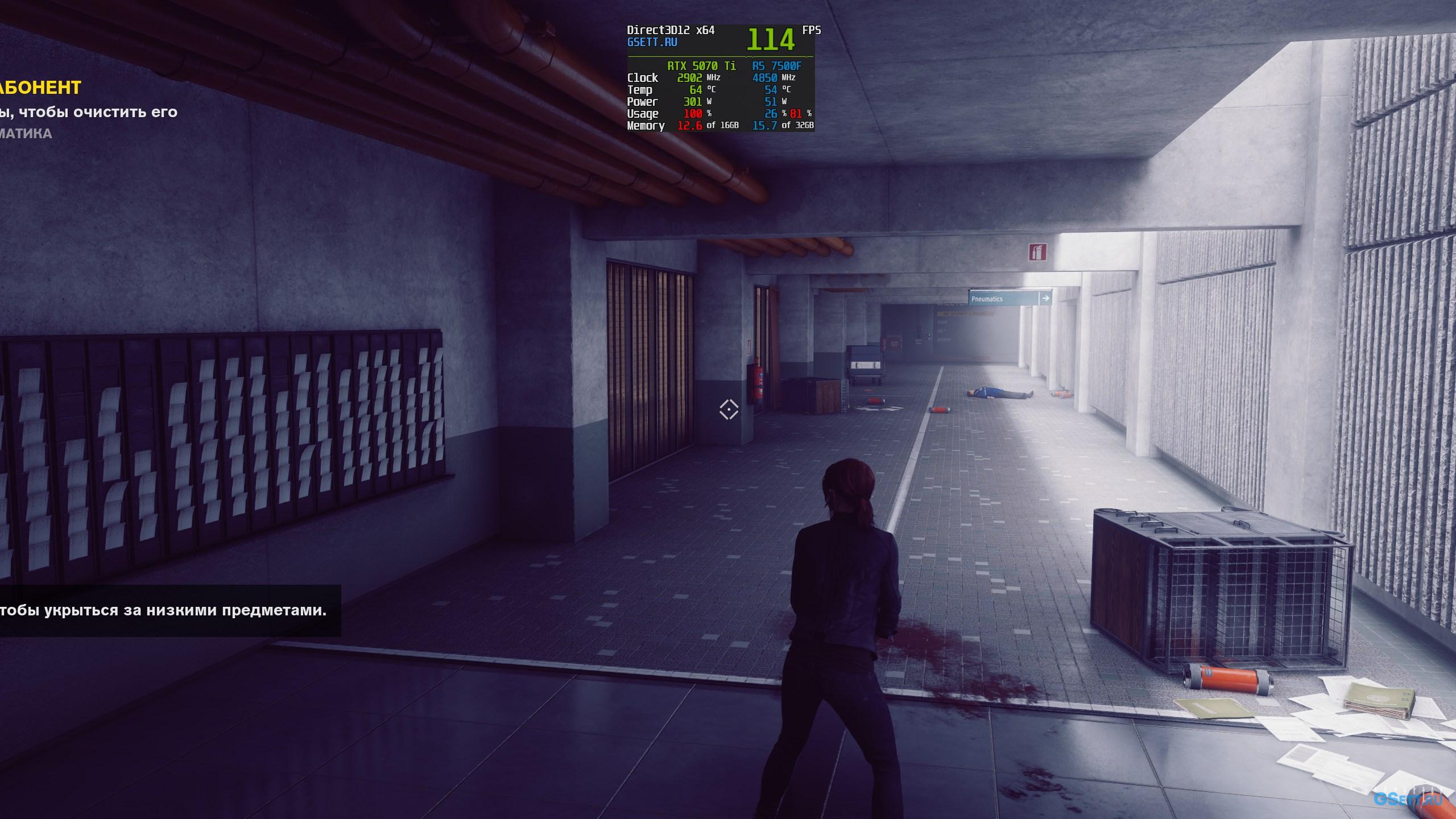Click the GSETT.RU link in the performance overlay
The image size is (1456, 819).
point(652,42)
